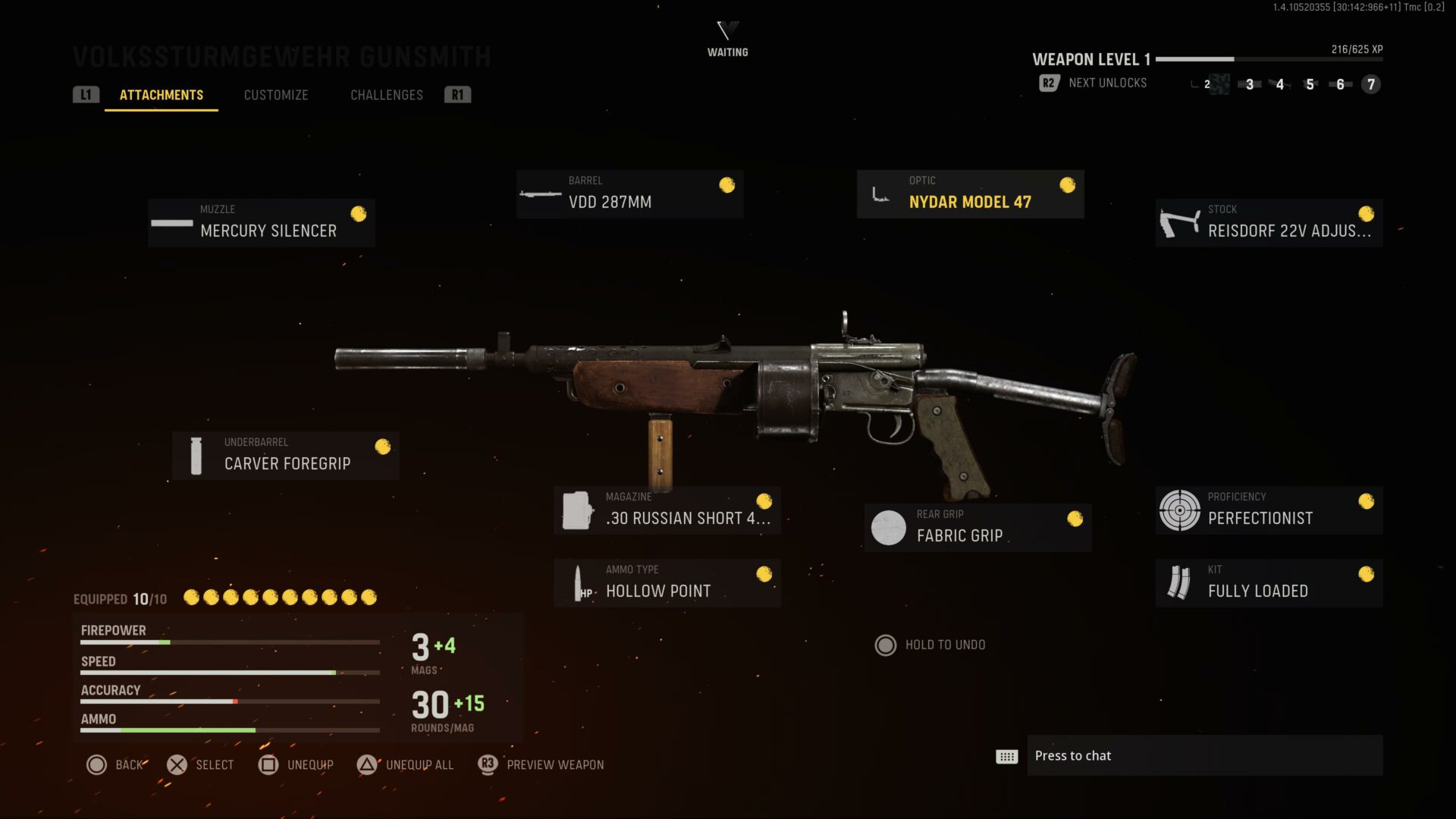
Task: Open the Fabric Grip rear grip slot
Action: (977, 528)
